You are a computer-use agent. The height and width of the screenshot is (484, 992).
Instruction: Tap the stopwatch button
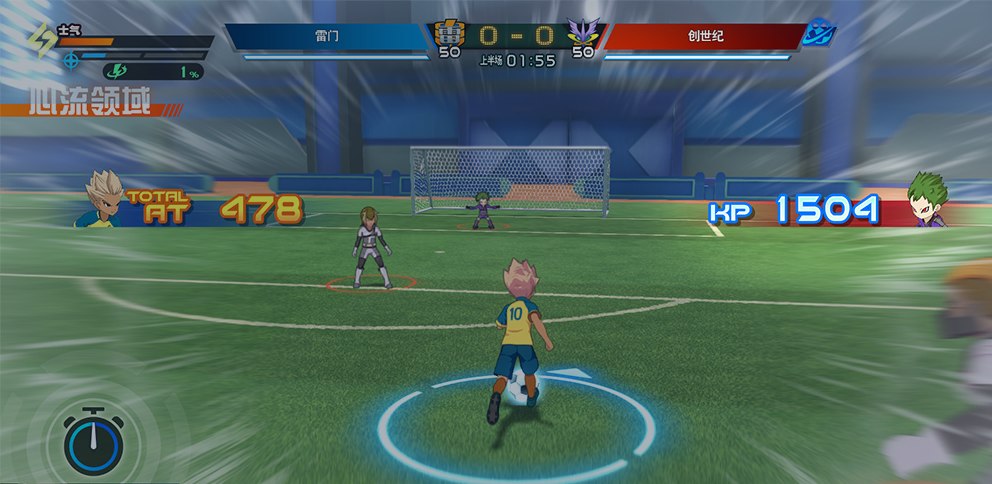93,441
